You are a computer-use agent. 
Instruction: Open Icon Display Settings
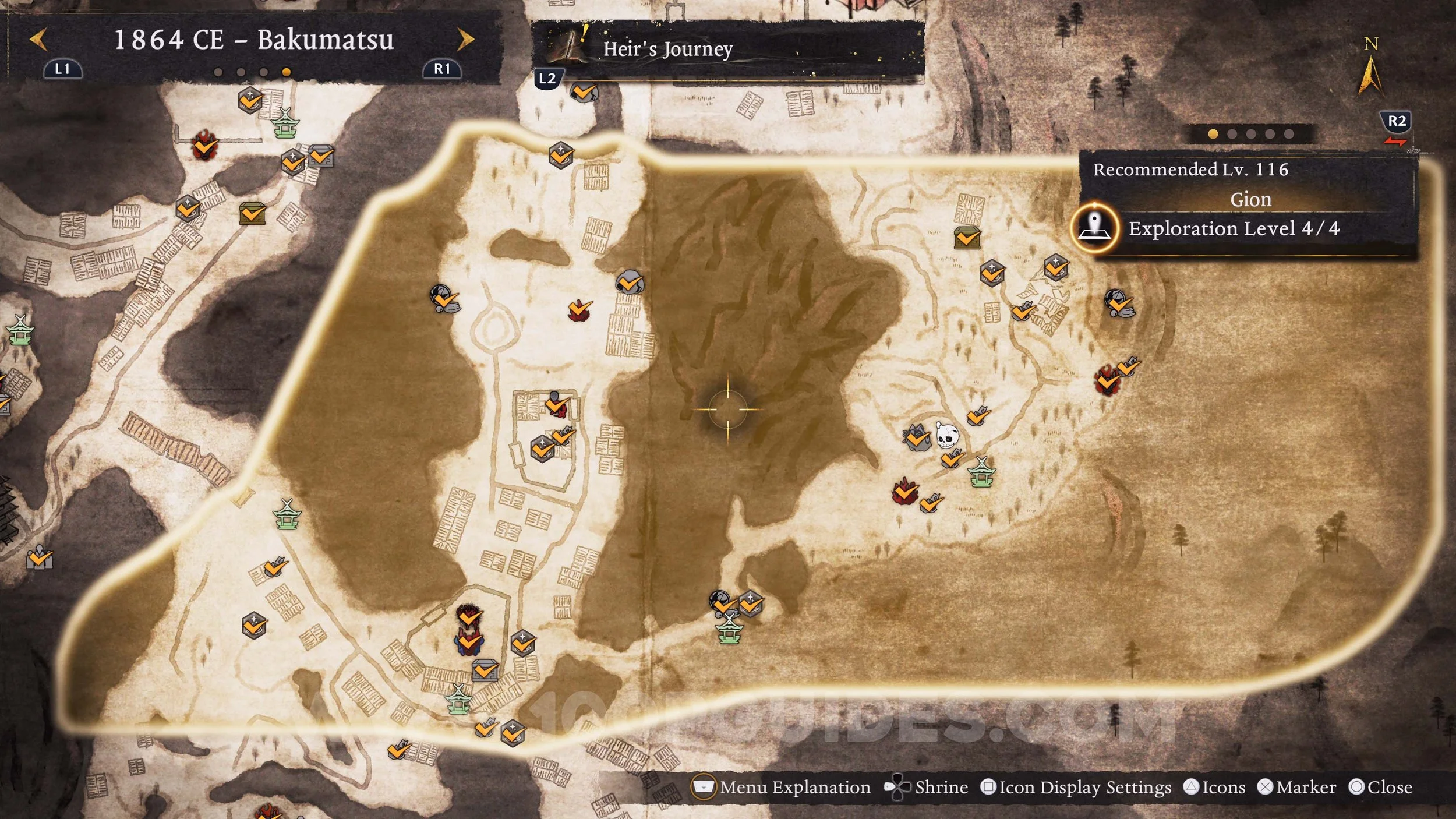coord(1076,788)
